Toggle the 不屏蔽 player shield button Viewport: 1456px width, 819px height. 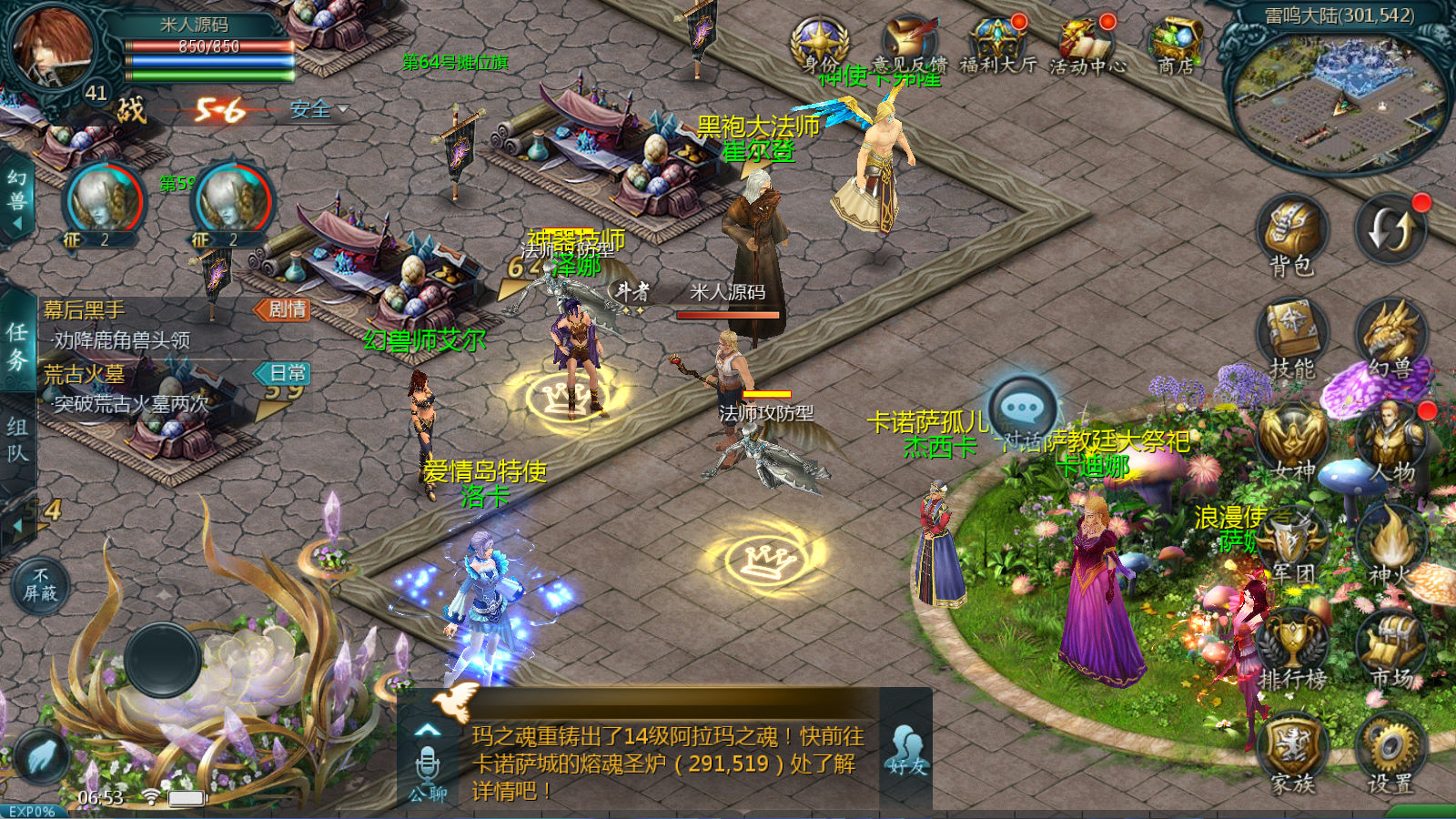[40, 585]
